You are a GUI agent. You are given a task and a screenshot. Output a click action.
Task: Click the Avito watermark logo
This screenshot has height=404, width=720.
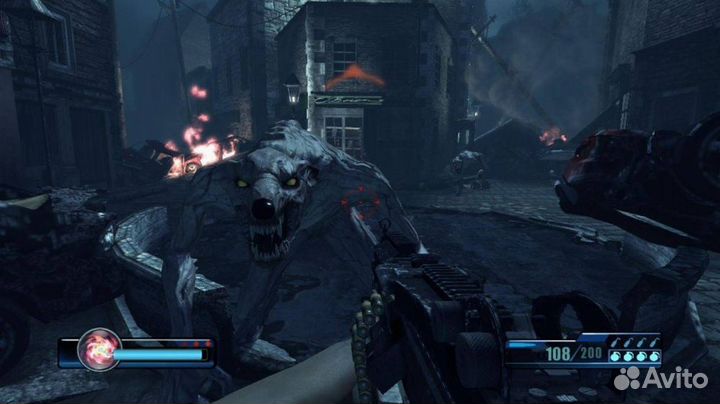[x=658, y=378]
